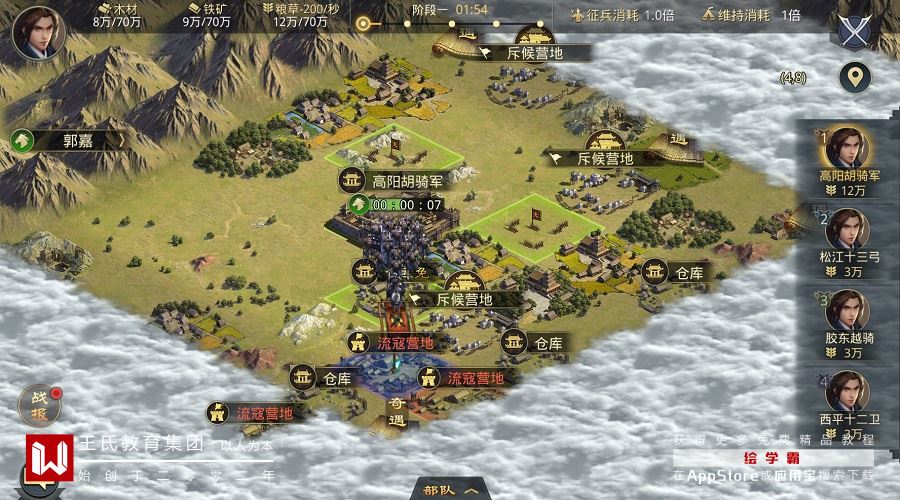This screenshot has width=900, height=500.
Task: Expand the 部队 troops panel
Action: pyautogui.click(x=449, y=490)
